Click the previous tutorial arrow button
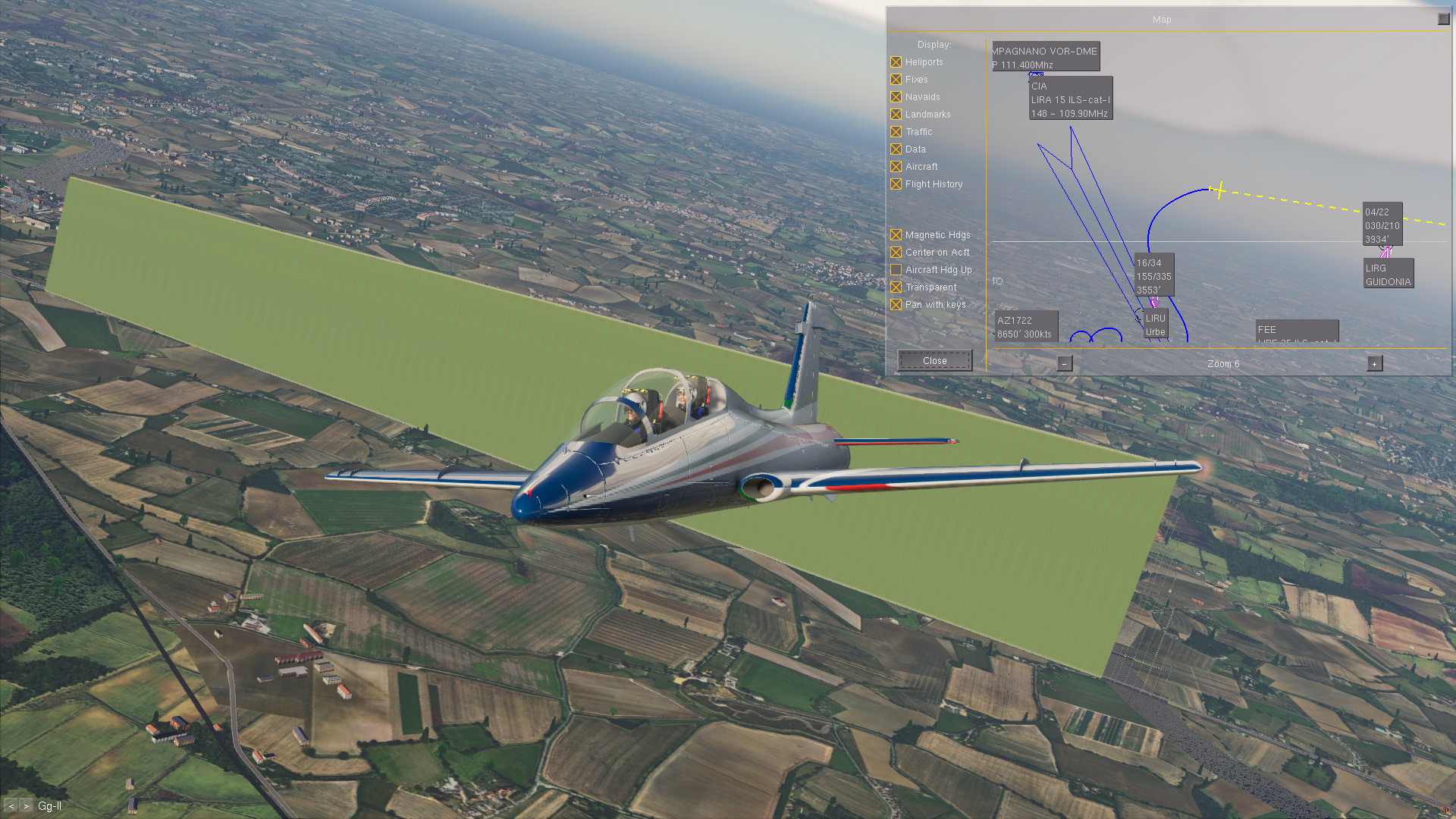This screenshot has height=819, width=1456. tap(11, 806)
